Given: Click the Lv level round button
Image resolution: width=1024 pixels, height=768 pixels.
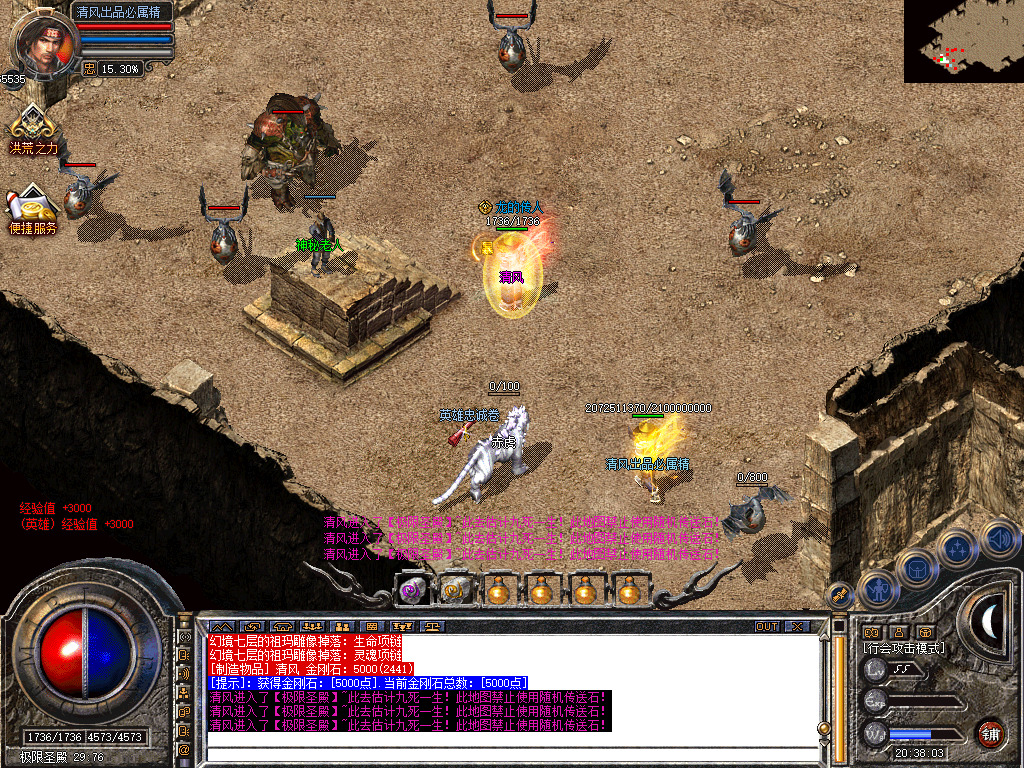Looking at the screenshot, I should click(x=876, y=666).
